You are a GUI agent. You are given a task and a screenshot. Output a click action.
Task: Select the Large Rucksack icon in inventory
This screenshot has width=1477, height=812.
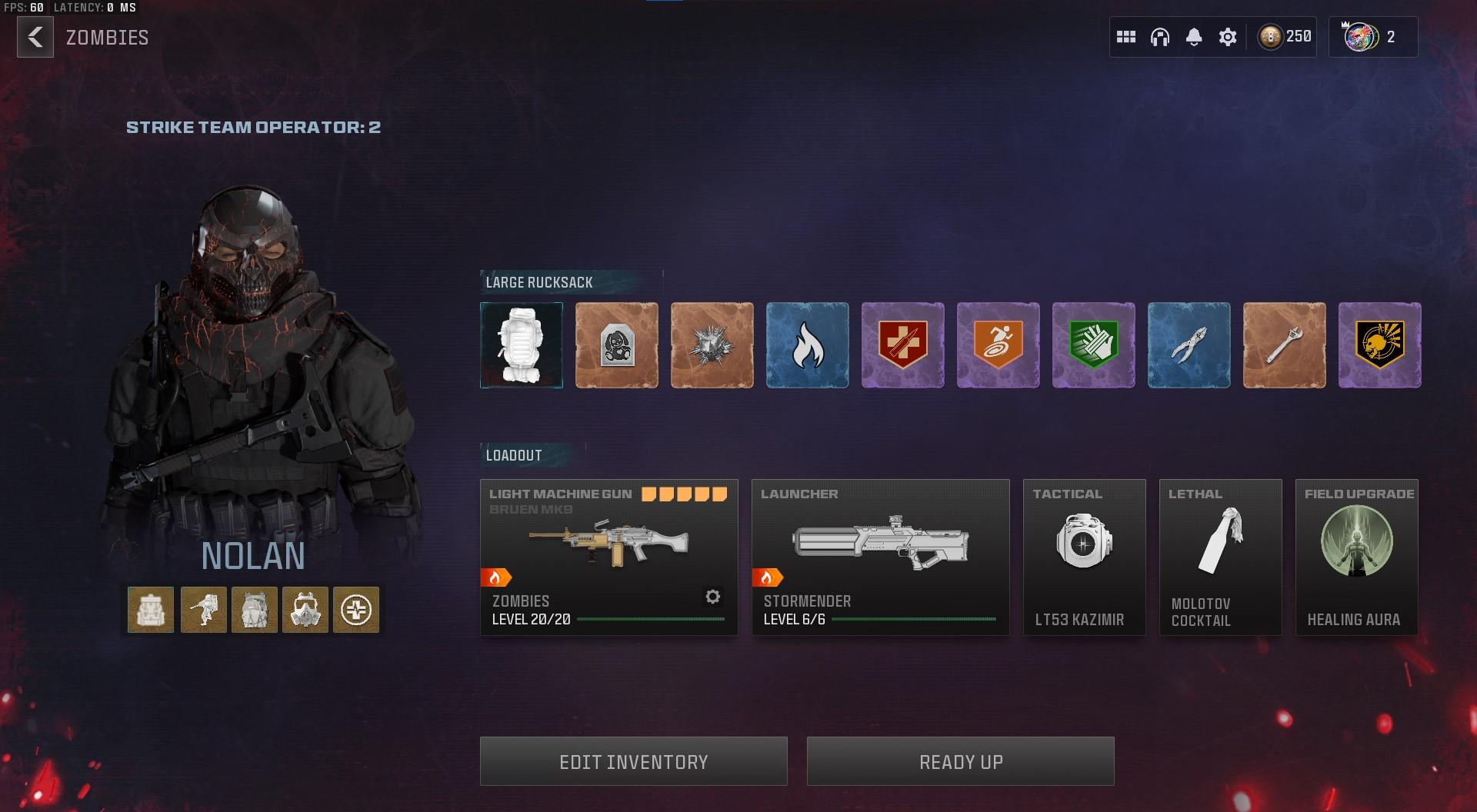521,344
